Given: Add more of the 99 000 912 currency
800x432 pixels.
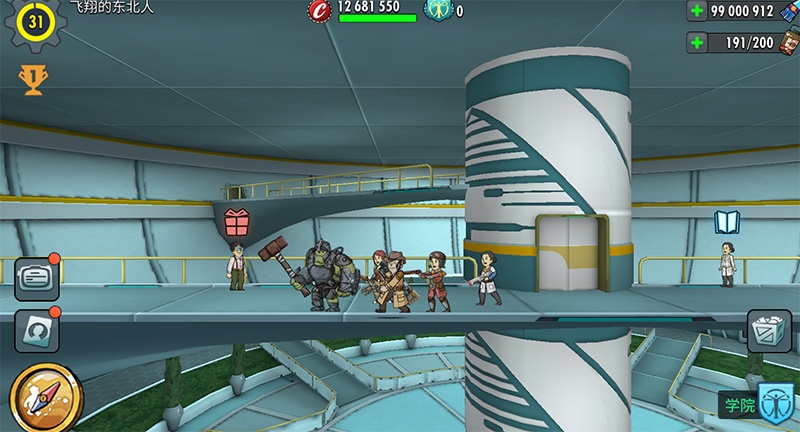Looking at the screenshot, I should pyautogui.click(x=698, y=12).
